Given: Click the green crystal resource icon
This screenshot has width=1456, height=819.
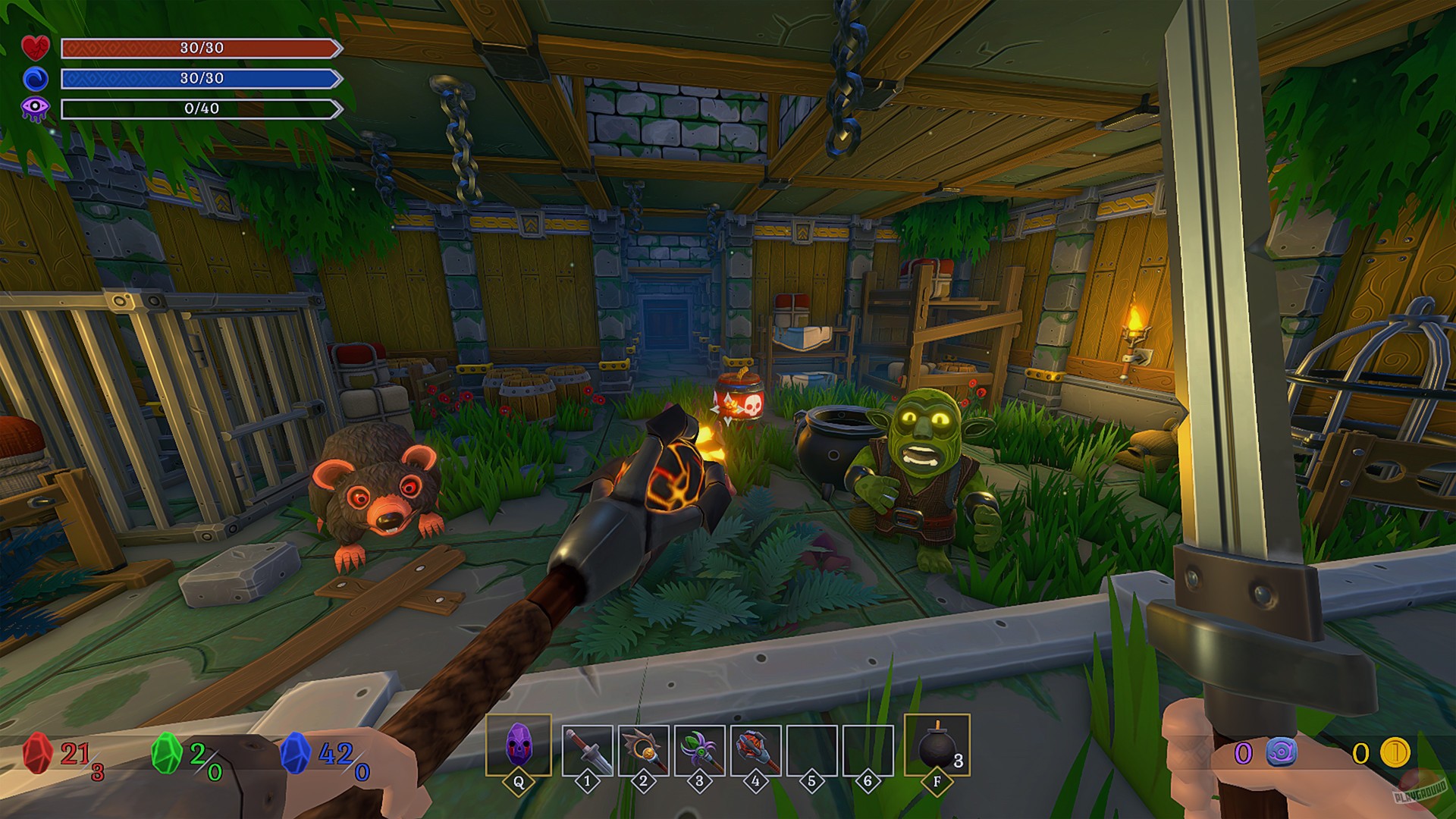Looking at the screenshot, I should (x=167, y=754).
